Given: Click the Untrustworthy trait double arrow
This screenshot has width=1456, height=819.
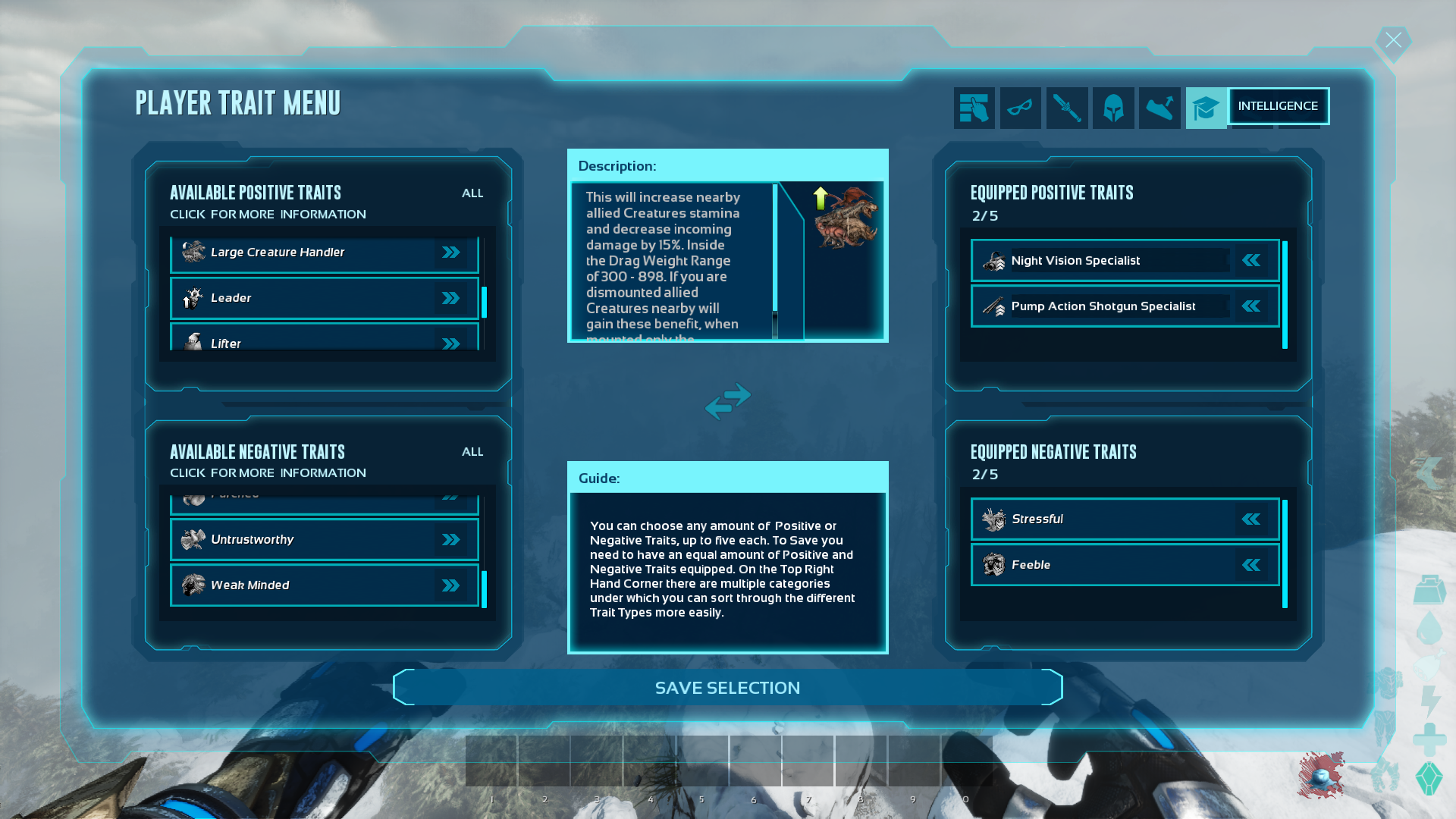Looking at the screenshot, I should click(452, 539).
